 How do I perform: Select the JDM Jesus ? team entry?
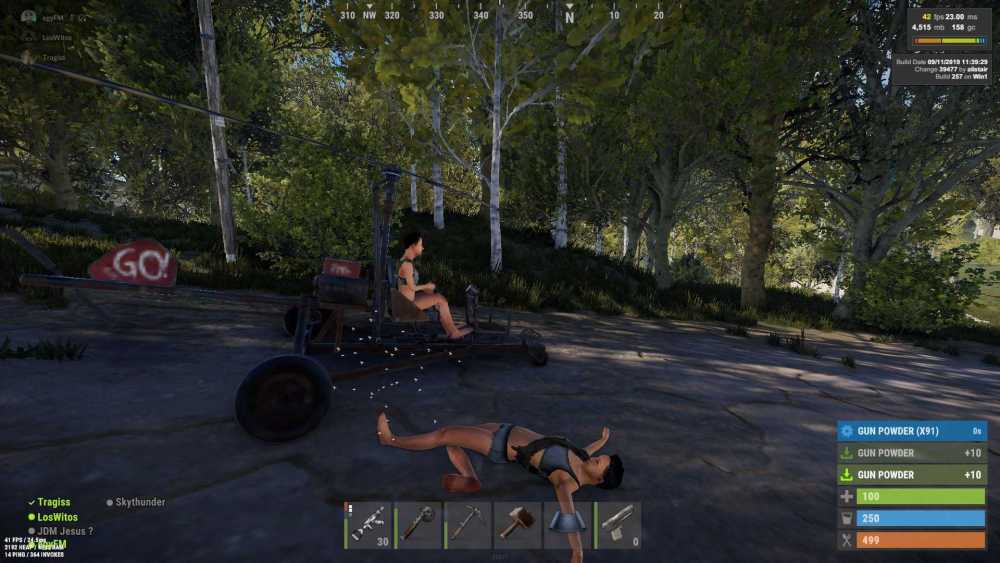(65, 531)
